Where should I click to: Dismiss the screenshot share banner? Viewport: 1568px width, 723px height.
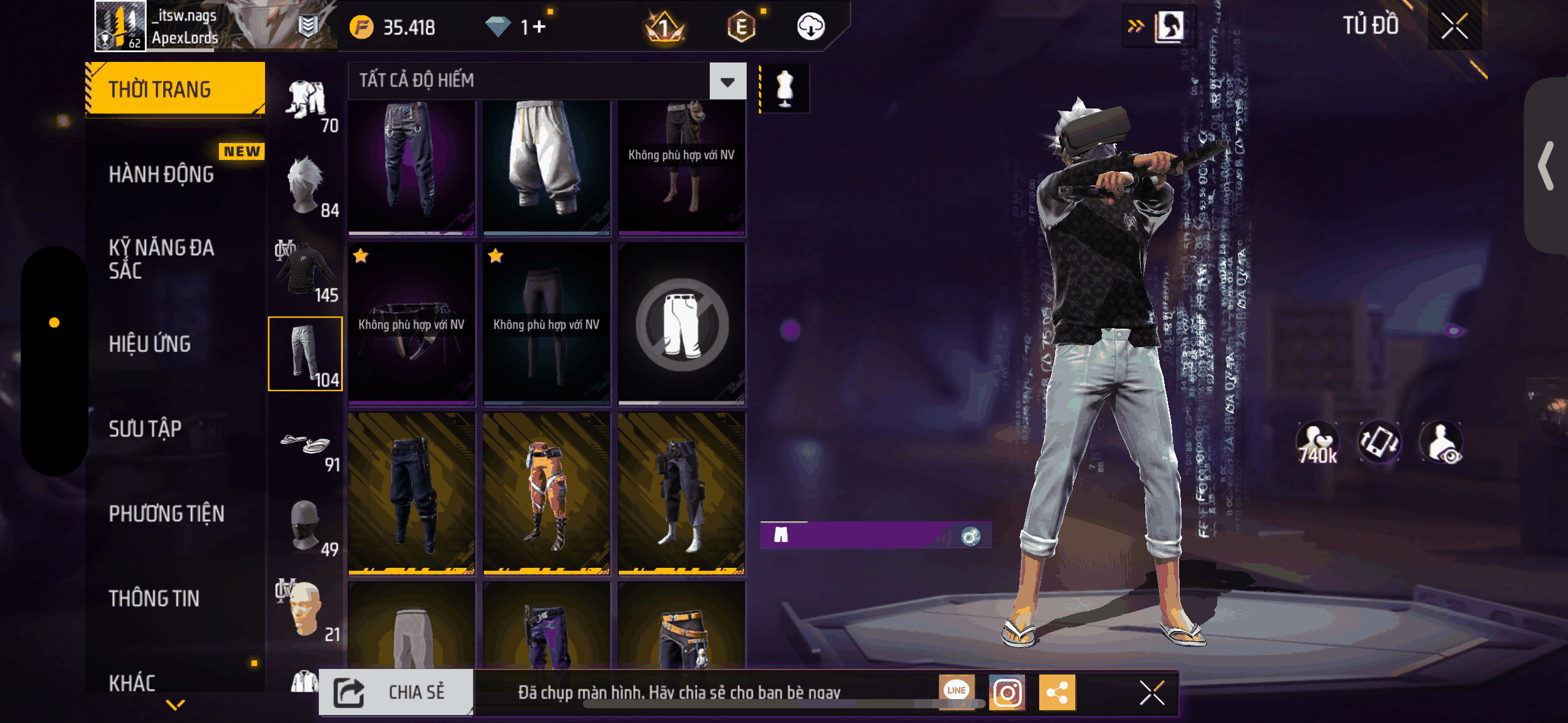coord(1151,693)
